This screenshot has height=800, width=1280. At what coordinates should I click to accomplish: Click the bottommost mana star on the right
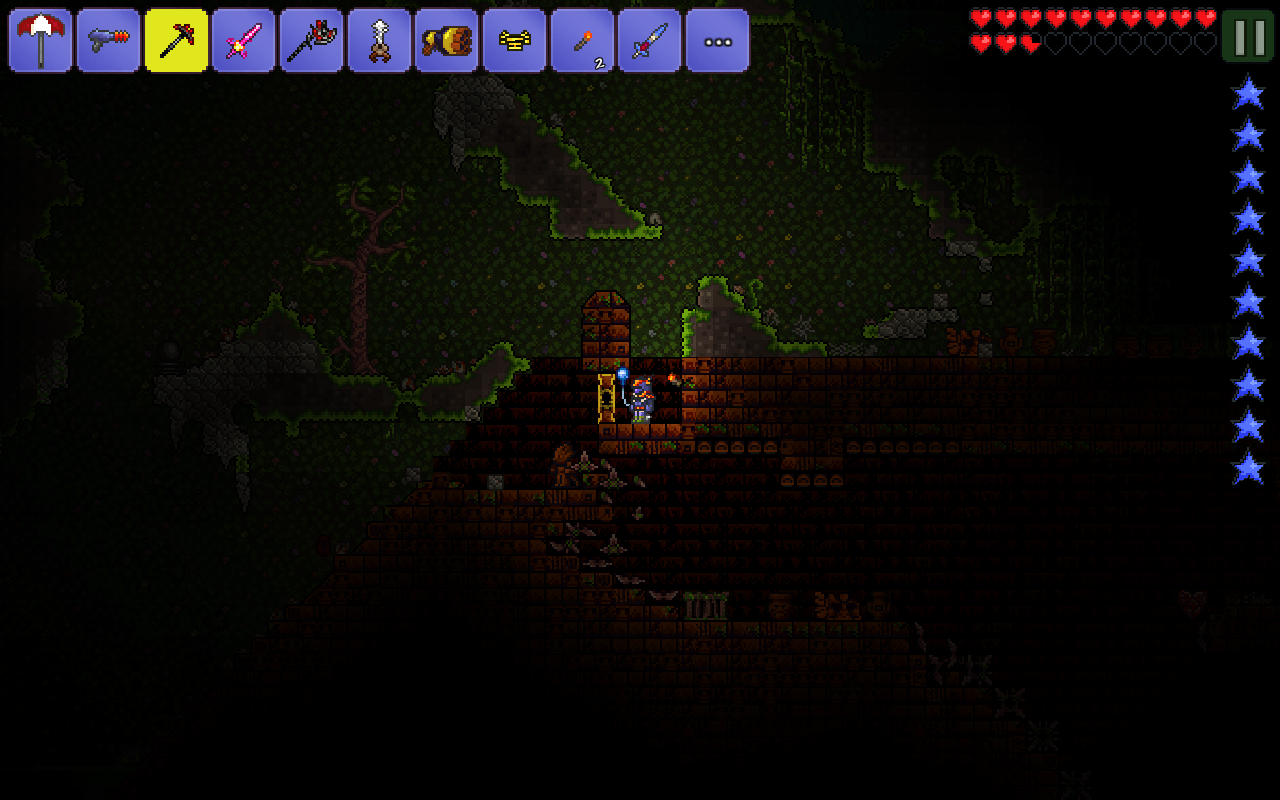click(1247, 466)
